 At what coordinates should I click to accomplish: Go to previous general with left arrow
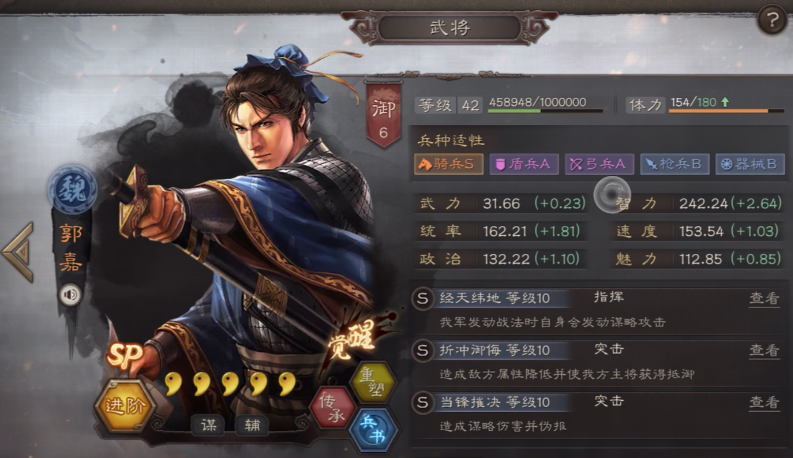[x=18, y=251]
